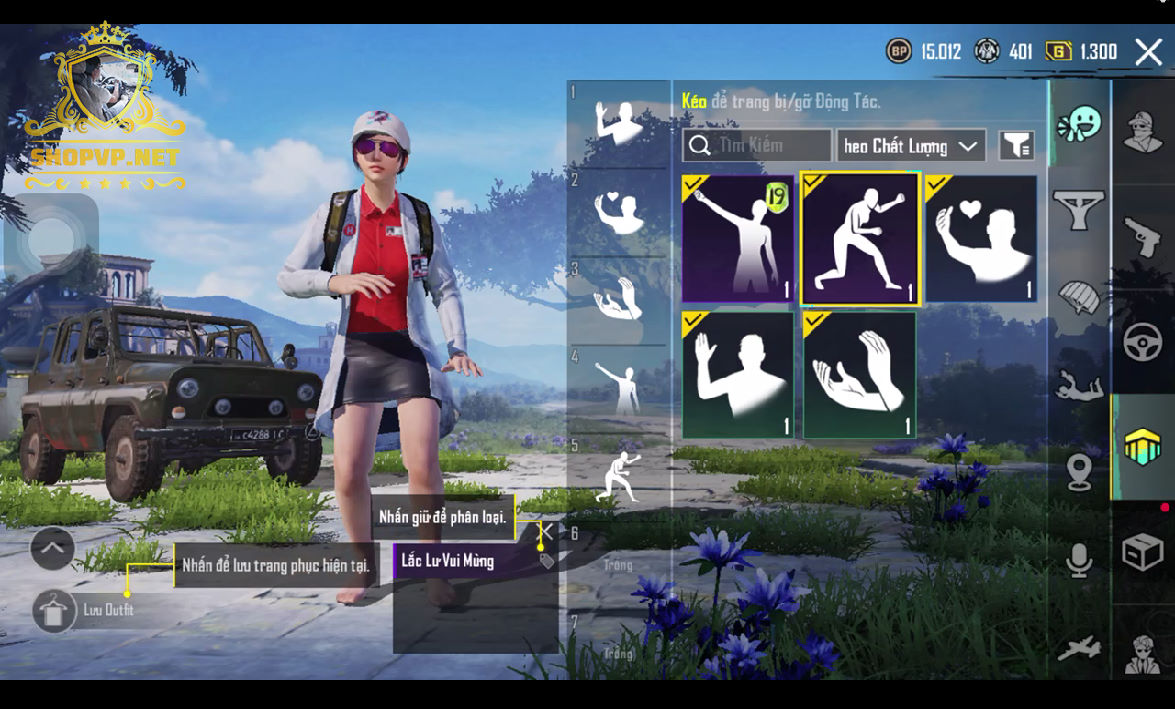Switch to the green emote face tab
This screenshot has width=1175, height=709.
coord(1079,124)
